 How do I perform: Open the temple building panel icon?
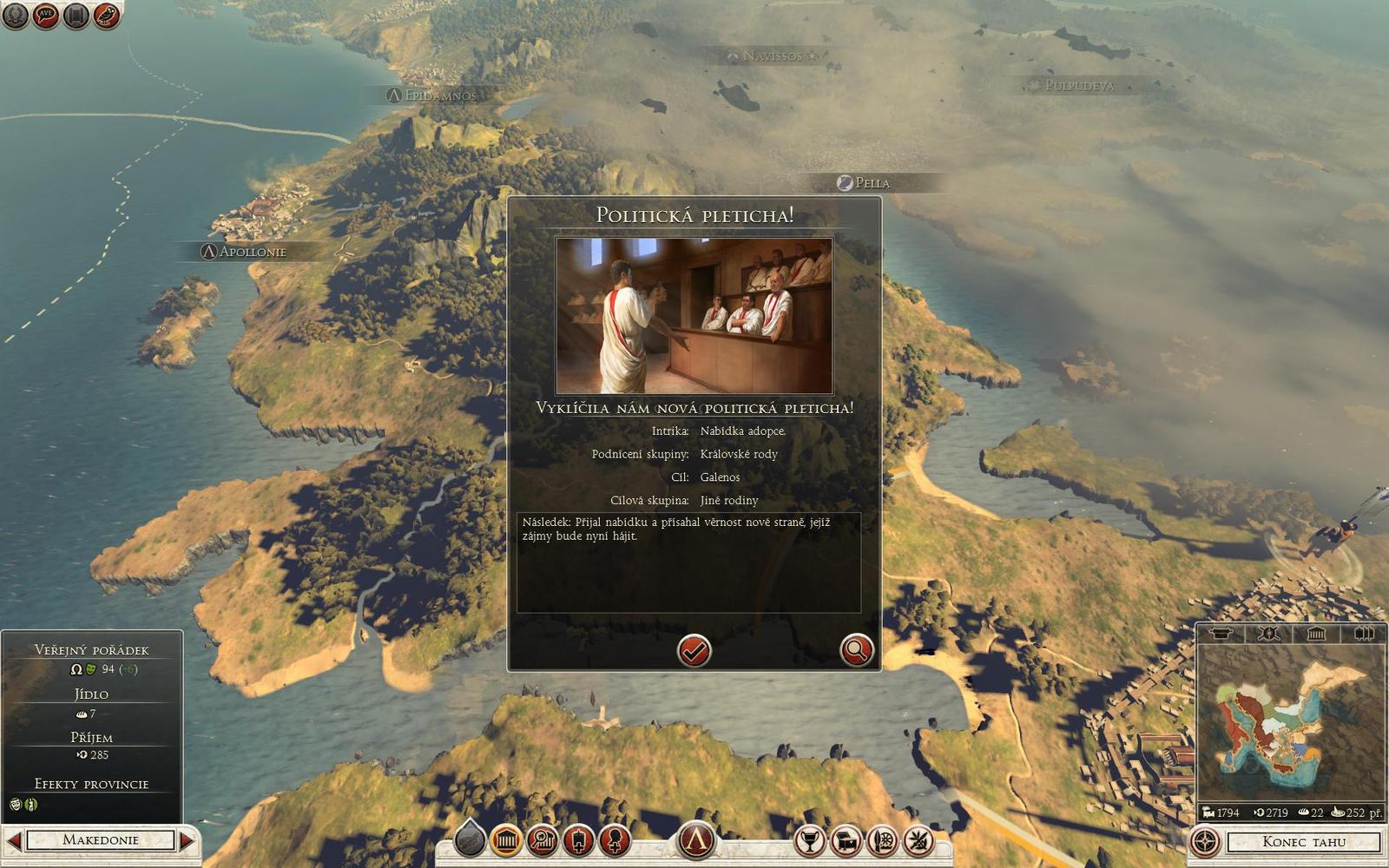(x=506, y=840)
